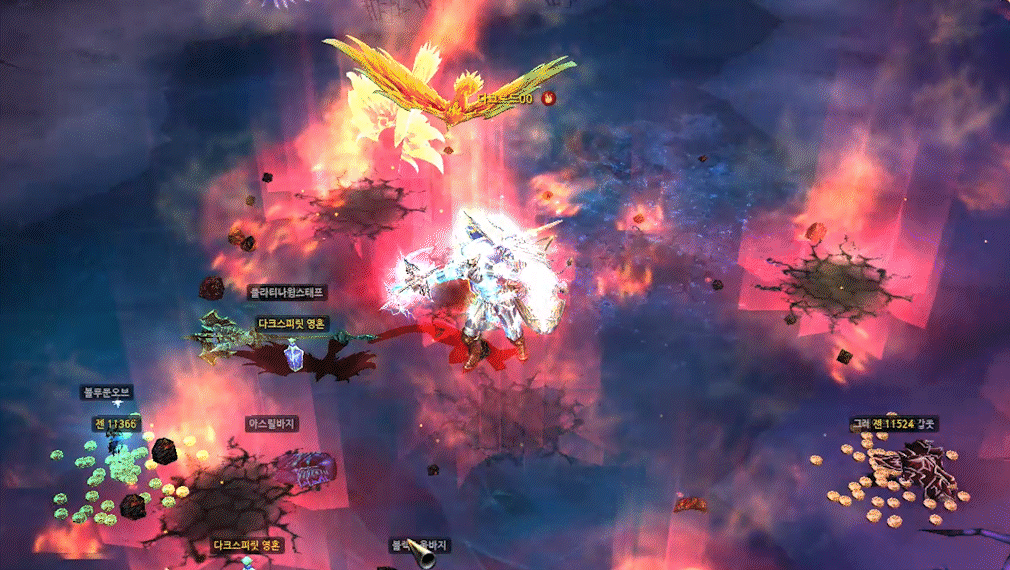The image size is (1010, 570).
Task: Select the 블루문오브 drop label
Action: point(107,393)
